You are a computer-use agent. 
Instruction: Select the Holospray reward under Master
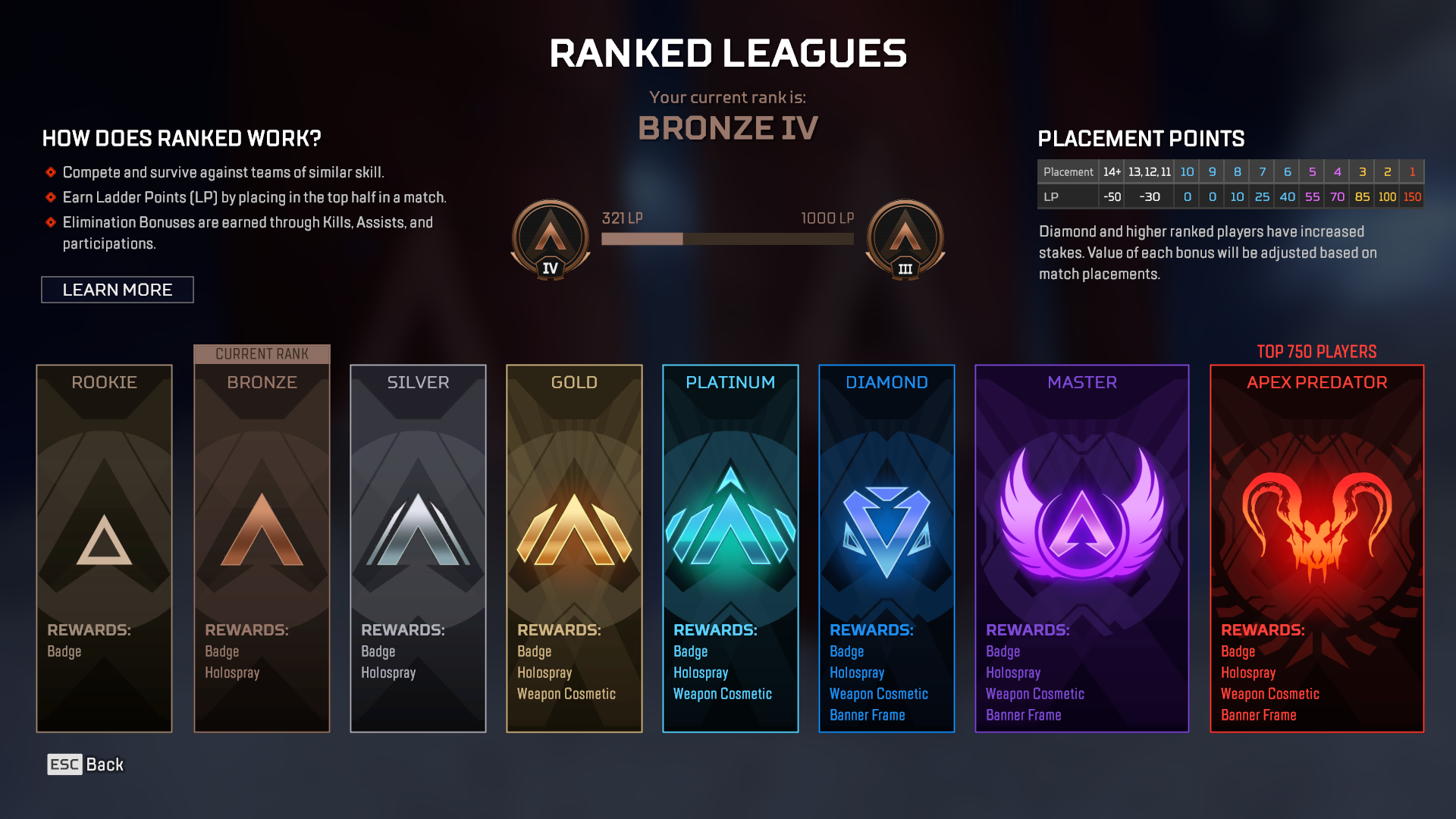click(1012, 672)
